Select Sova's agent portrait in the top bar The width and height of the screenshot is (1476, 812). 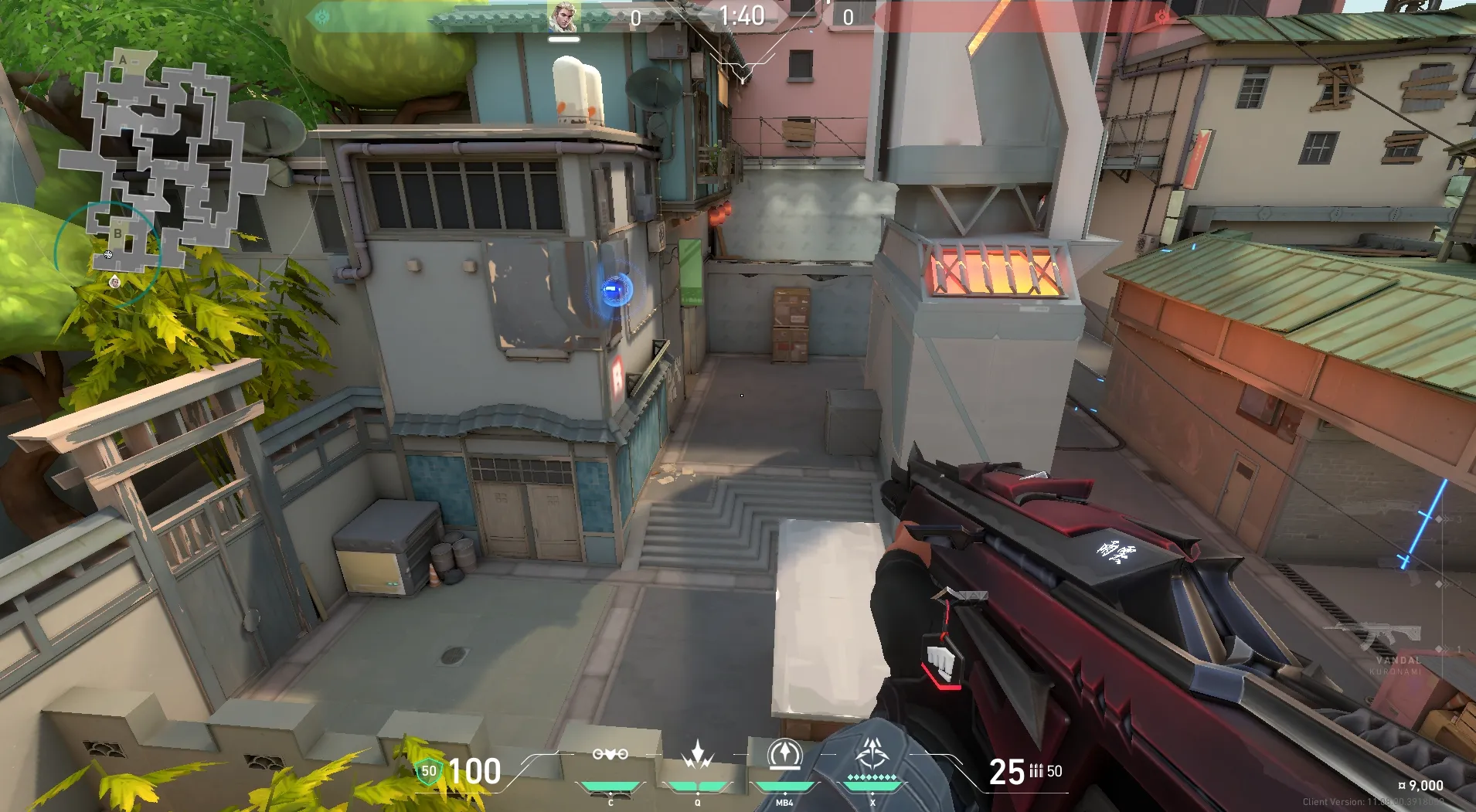pyautogui.click(x=563, y=17)
